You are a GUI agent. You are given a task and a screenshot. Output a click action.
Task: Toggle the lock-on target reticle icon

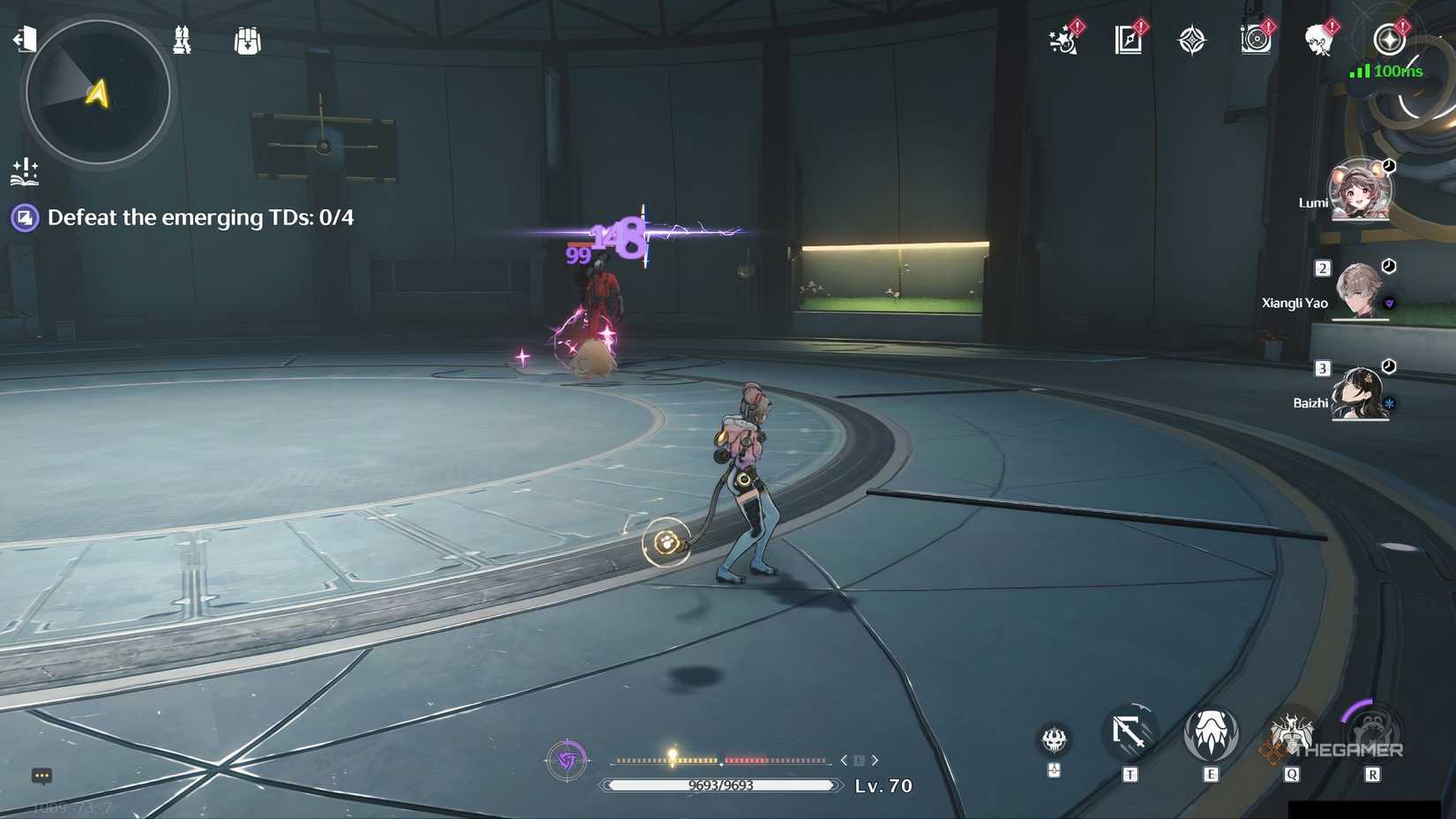coord(567,760)
